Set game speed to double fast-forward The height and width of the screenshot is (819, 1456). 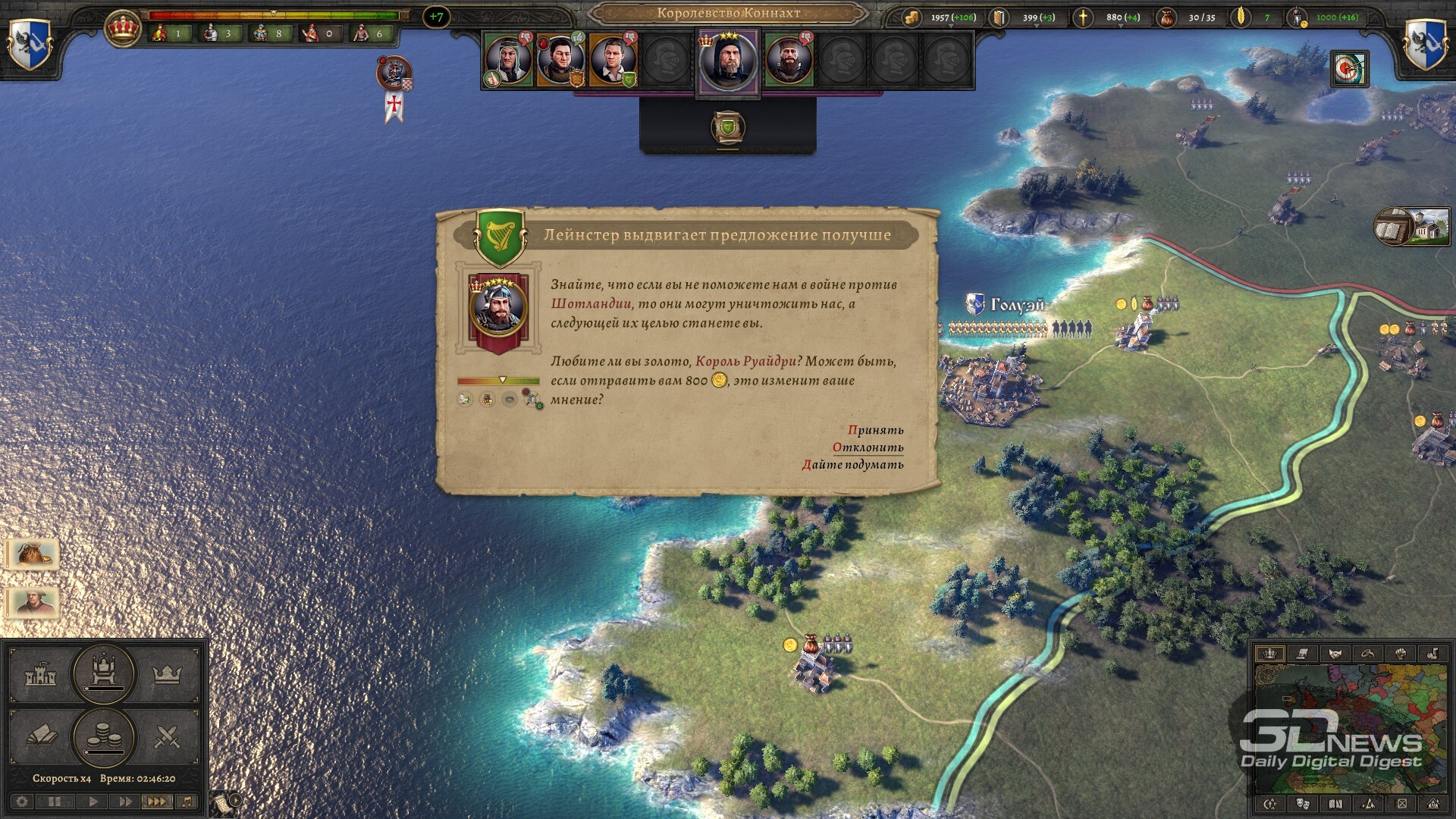pos(124,802)
